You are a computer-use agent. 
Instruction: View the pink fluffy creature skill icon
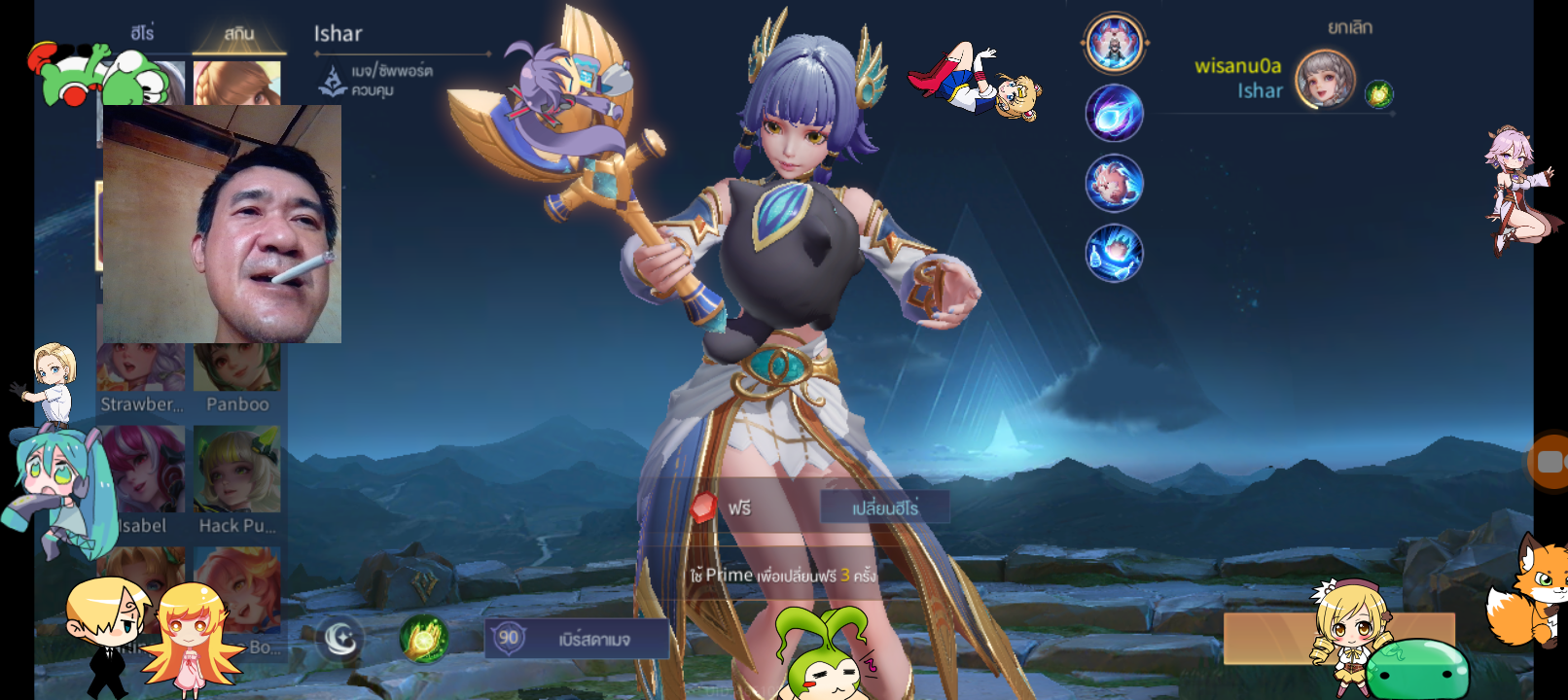click(1114, 183)
